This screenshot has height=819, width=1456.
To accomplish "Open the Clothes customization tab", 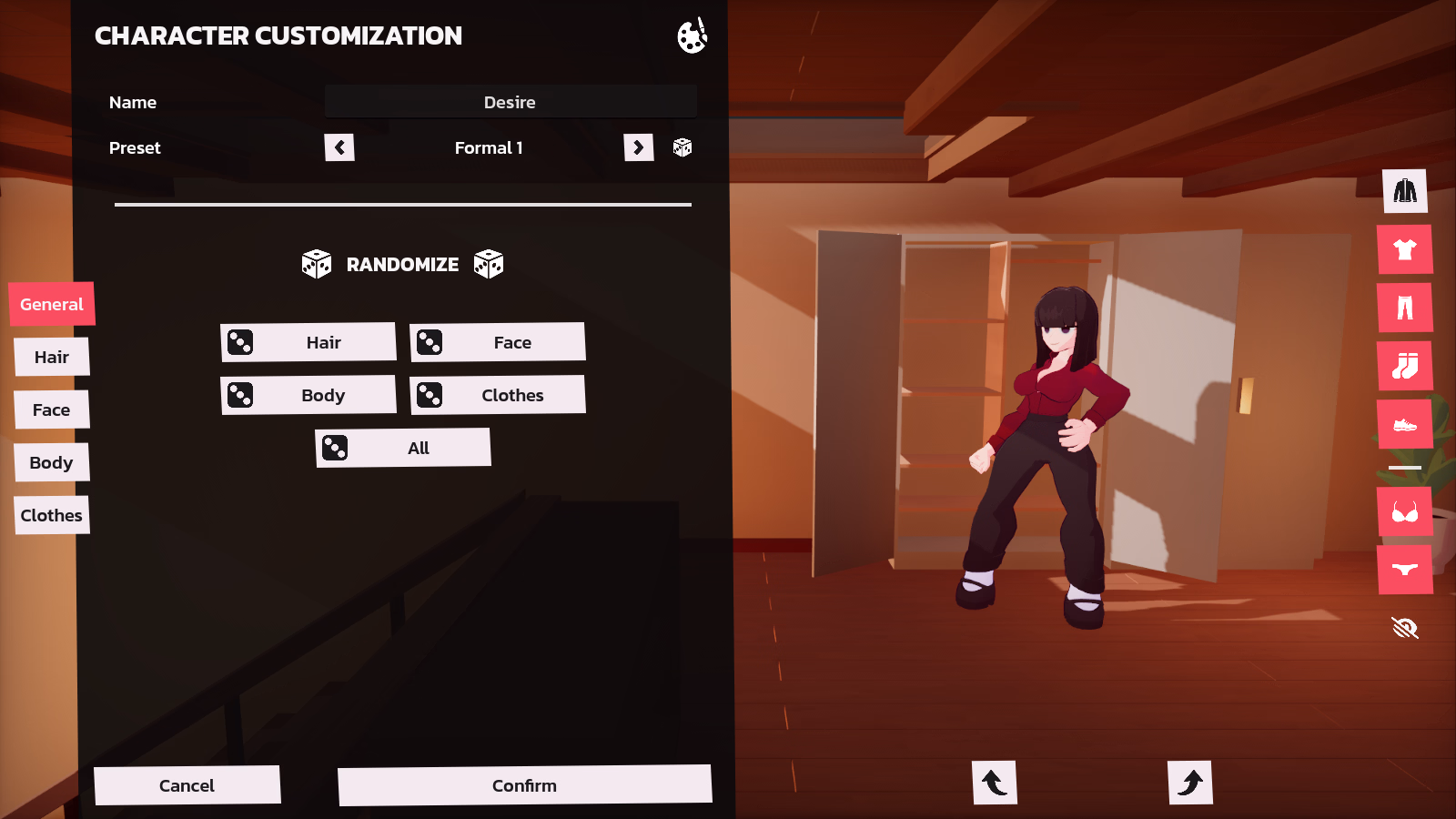I will coord(52,515).
